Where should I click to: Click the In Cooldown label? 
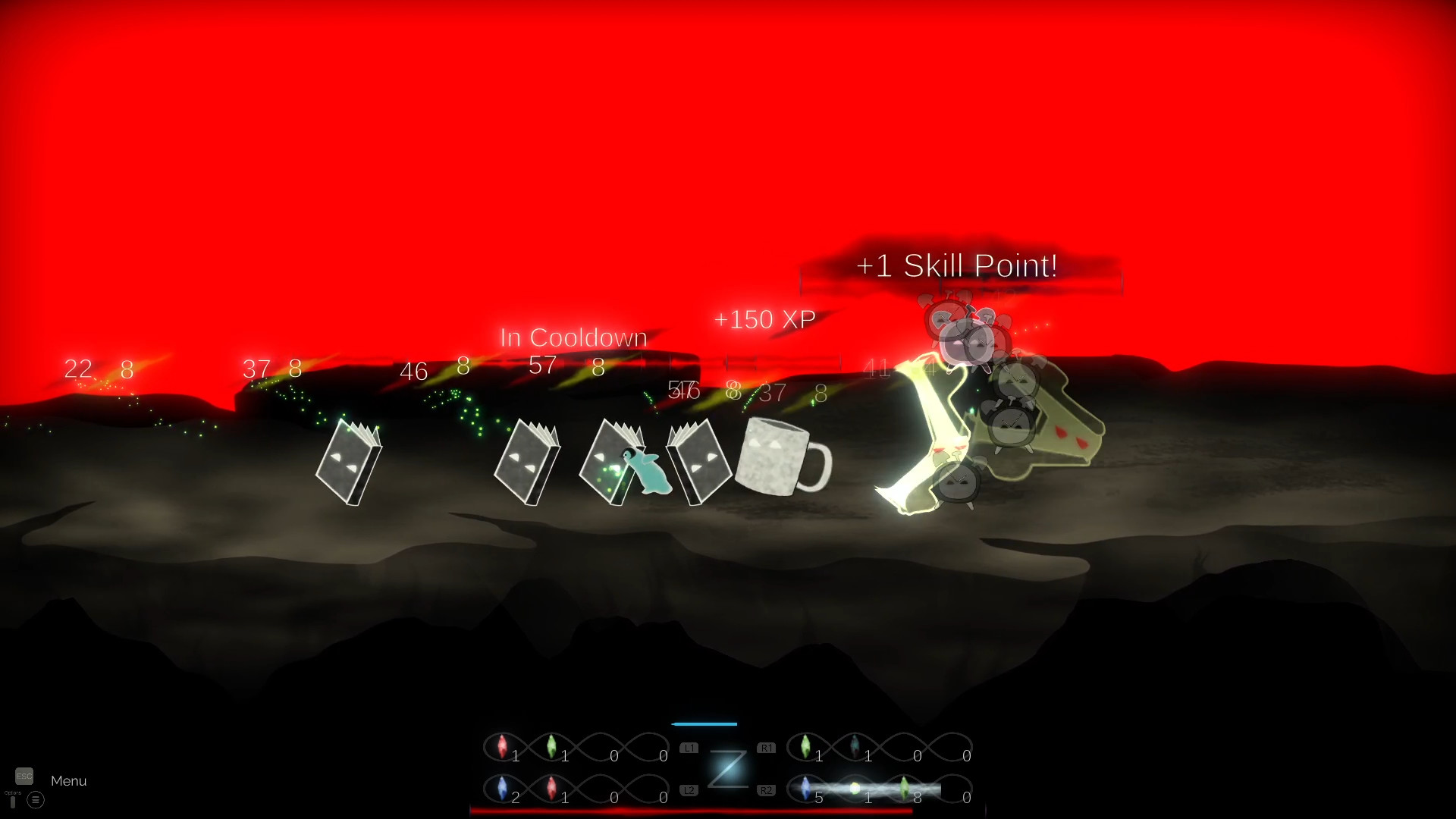point(573,337)
